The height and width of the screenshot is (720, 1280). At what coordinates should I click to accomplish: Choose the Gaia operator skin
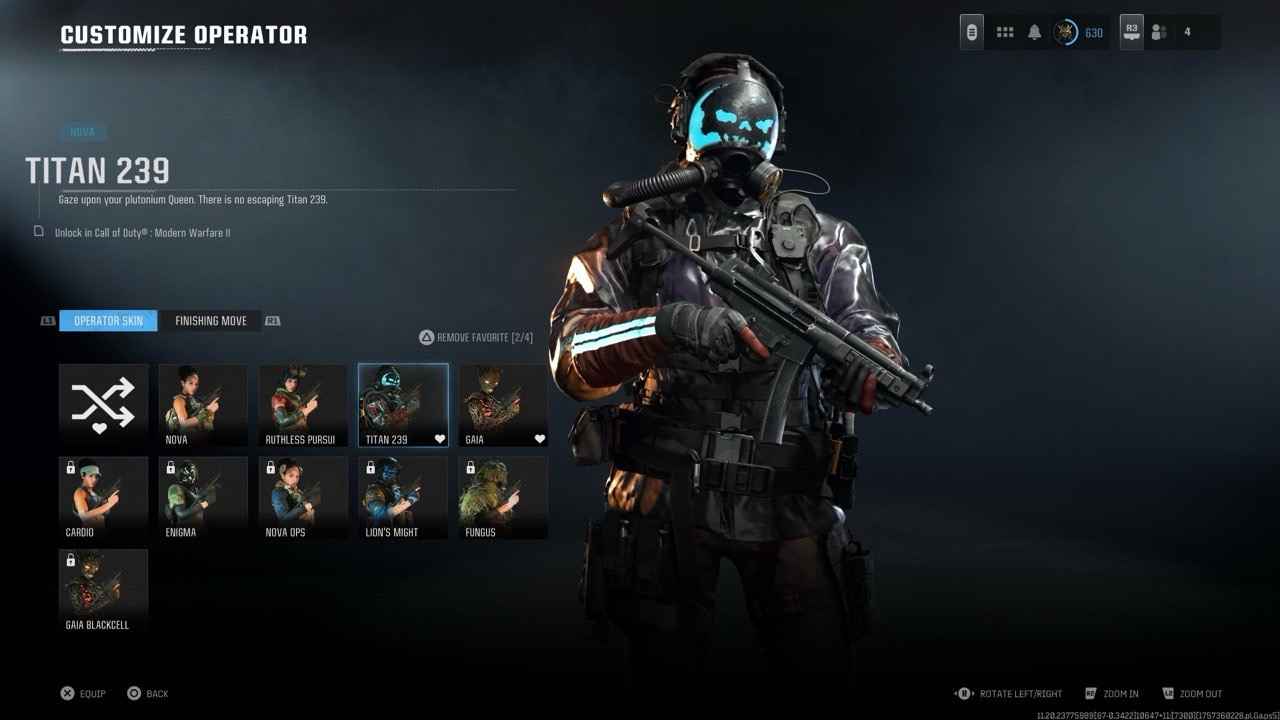(x=503, y=404)
